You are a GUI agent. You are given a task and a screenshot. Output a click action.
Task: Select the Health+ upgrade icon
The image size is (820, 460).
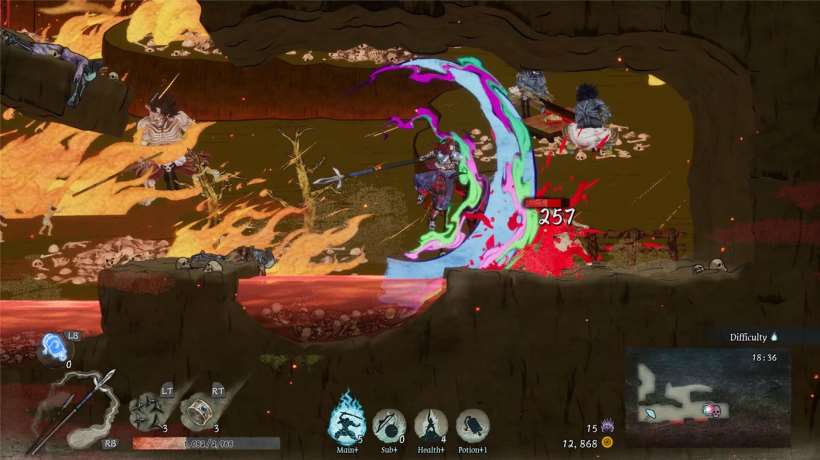[430, 426]
